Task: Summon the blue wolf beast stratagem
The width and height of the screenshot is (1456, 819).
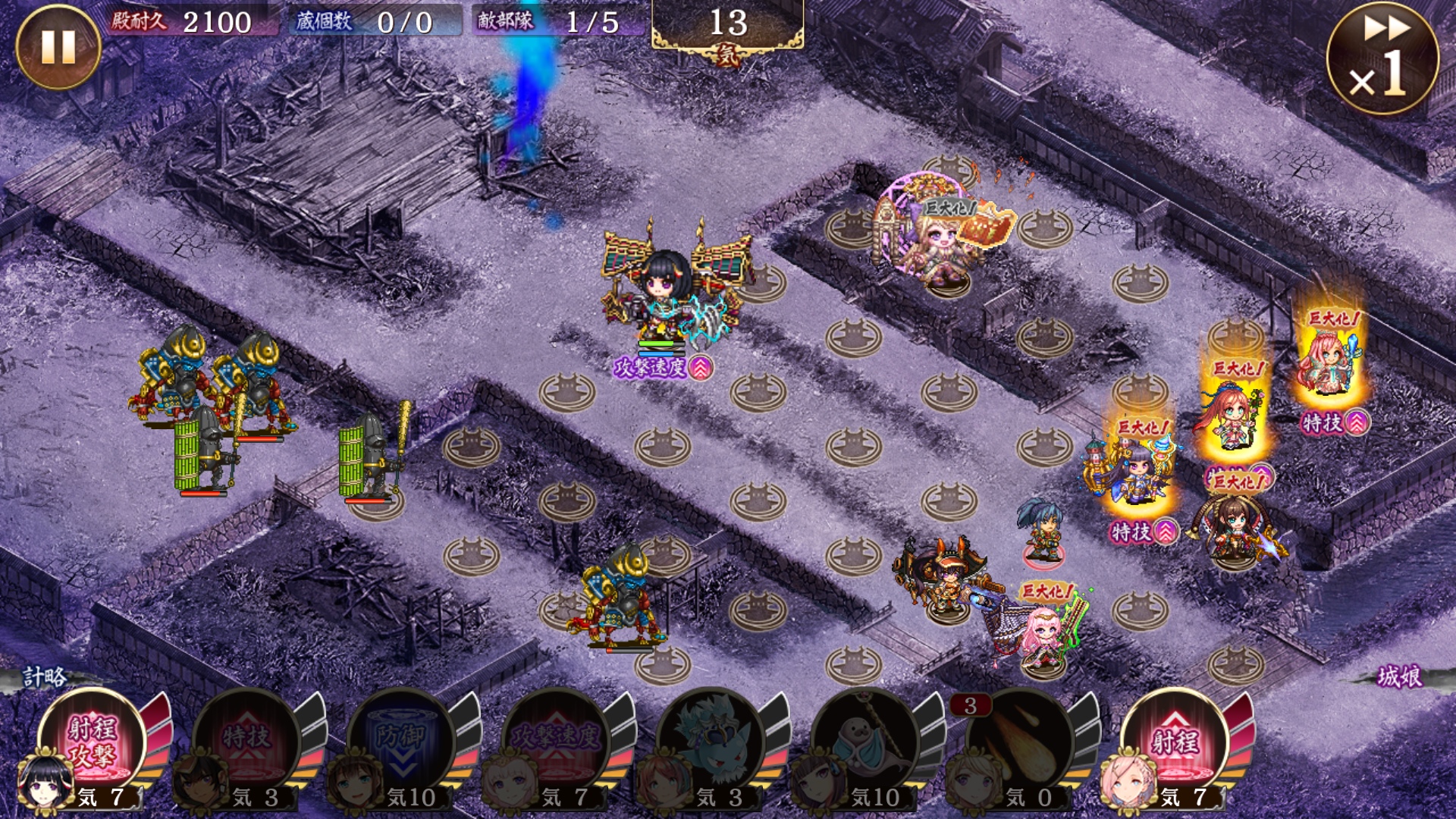Action: [x=711, y=739]
